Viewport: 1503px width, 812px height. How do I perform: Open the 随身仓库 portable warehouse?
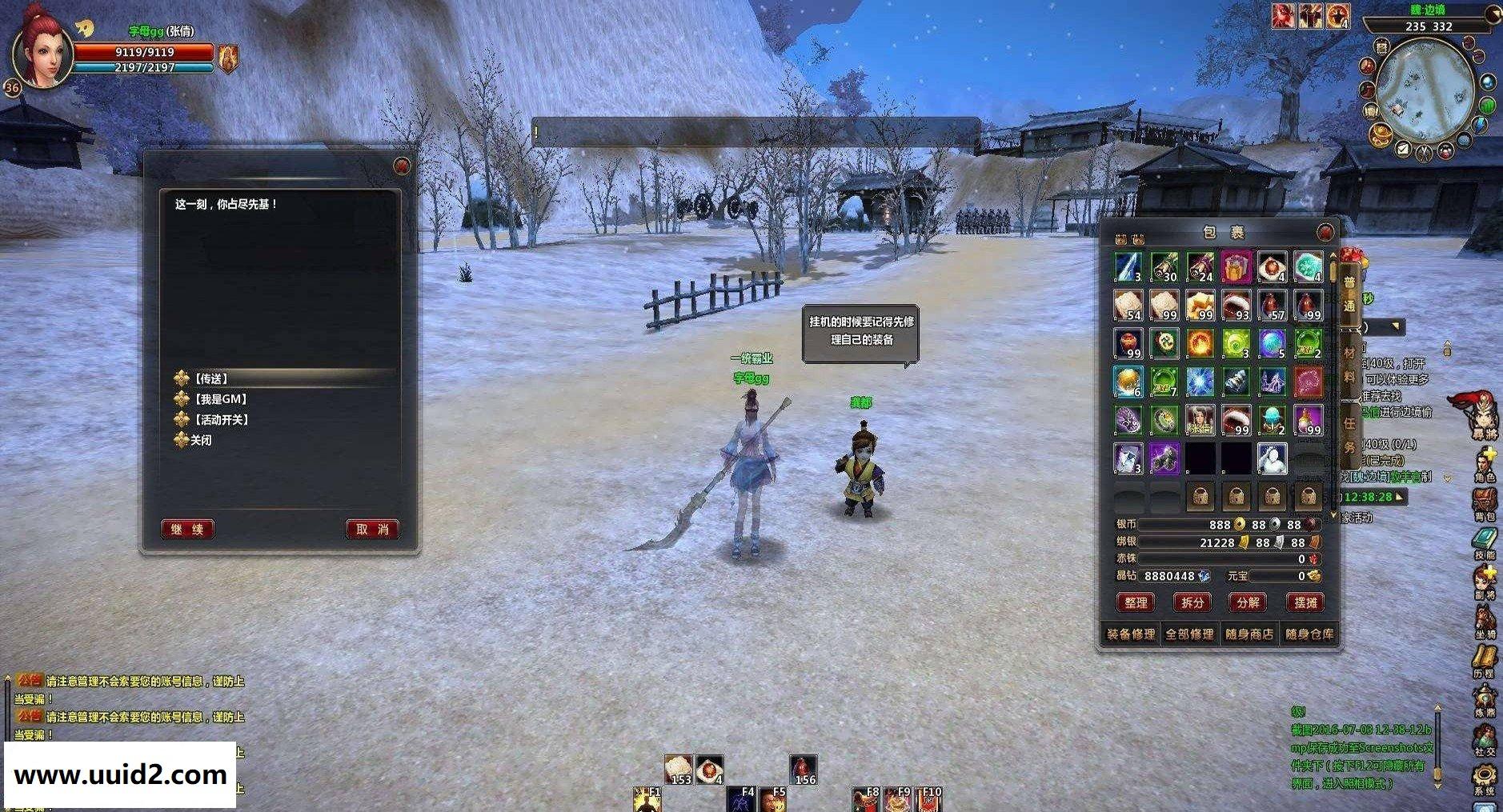[1309, 634]
